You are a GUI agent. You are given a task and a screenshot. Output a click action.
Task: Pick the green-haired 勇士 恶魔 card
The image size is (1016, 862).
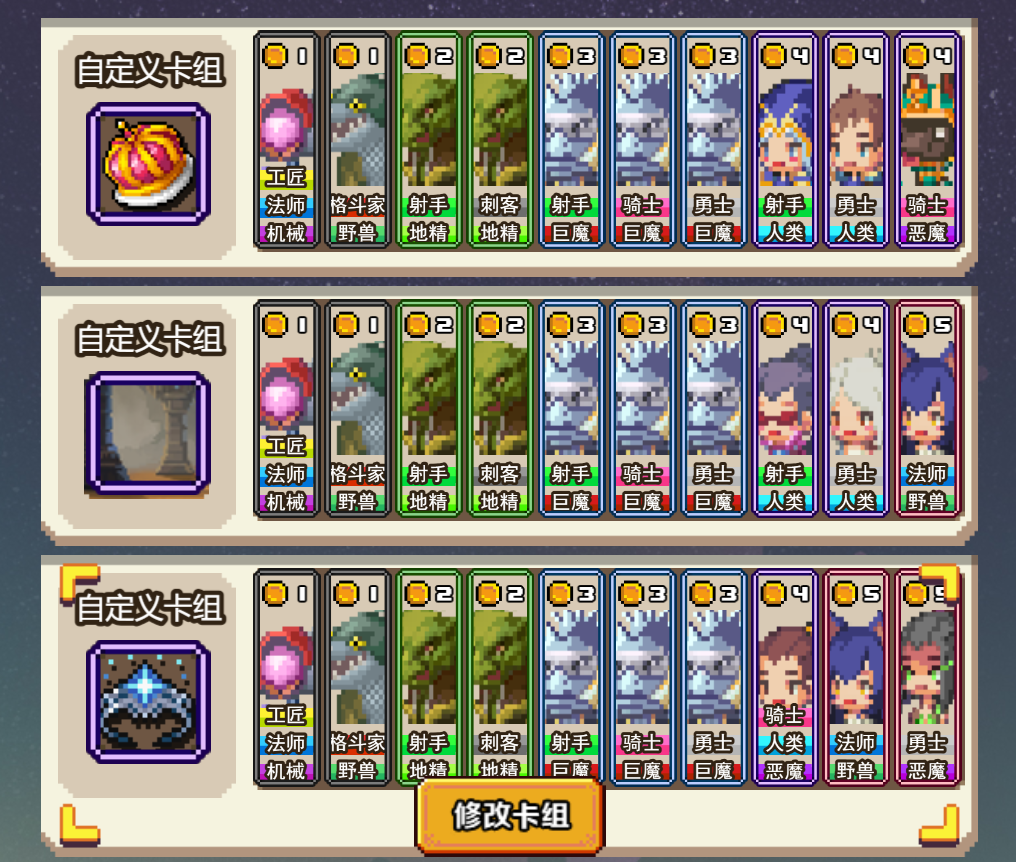927,678
